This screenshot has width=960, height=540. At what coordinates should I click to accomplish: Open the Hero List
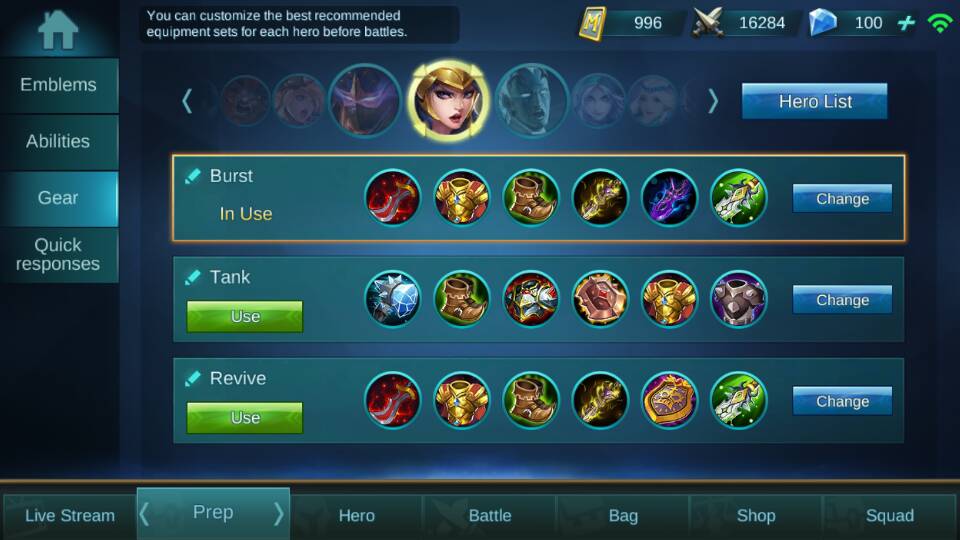814,101
